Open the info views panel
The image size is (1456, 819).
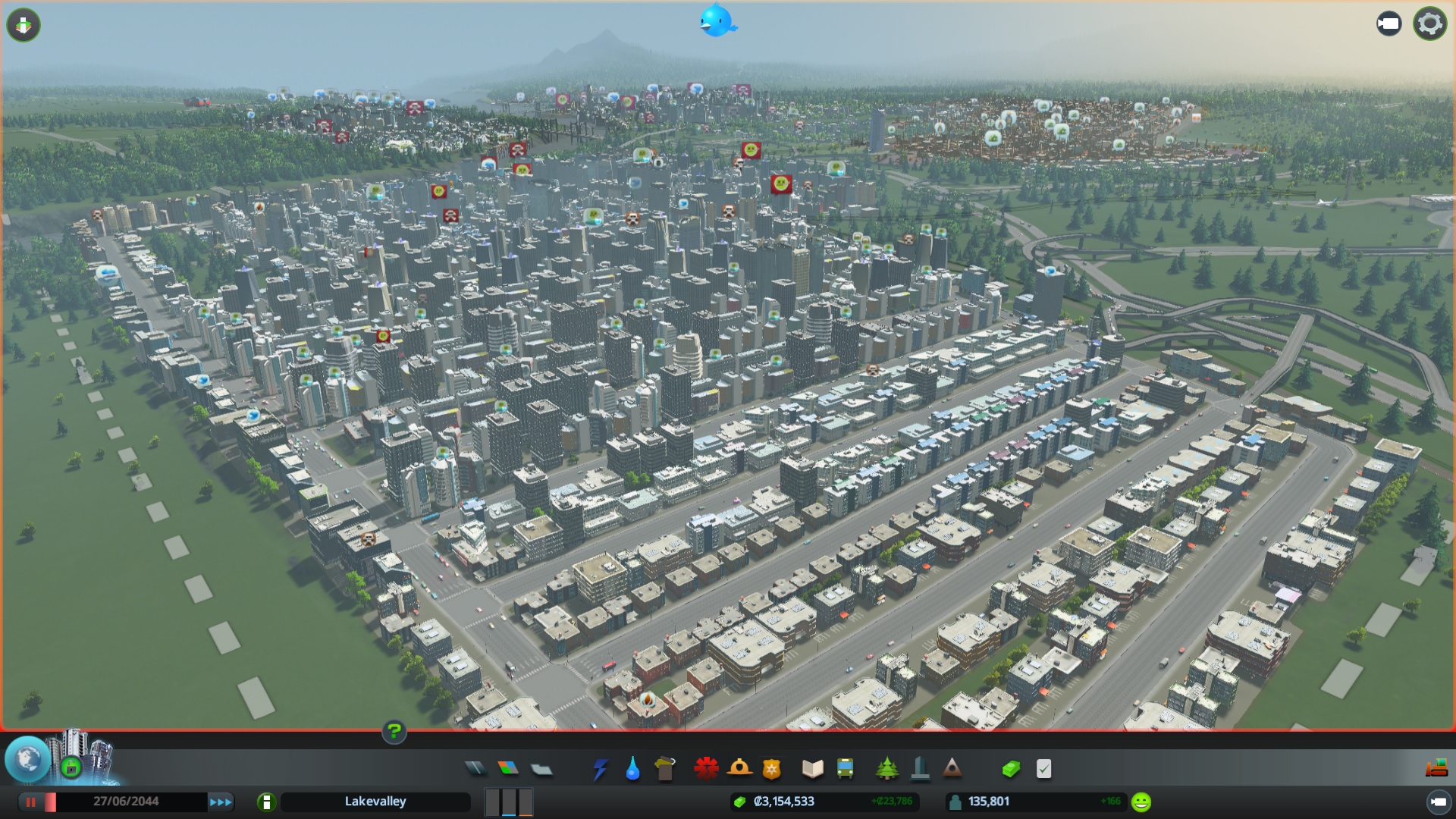(24, 25)
